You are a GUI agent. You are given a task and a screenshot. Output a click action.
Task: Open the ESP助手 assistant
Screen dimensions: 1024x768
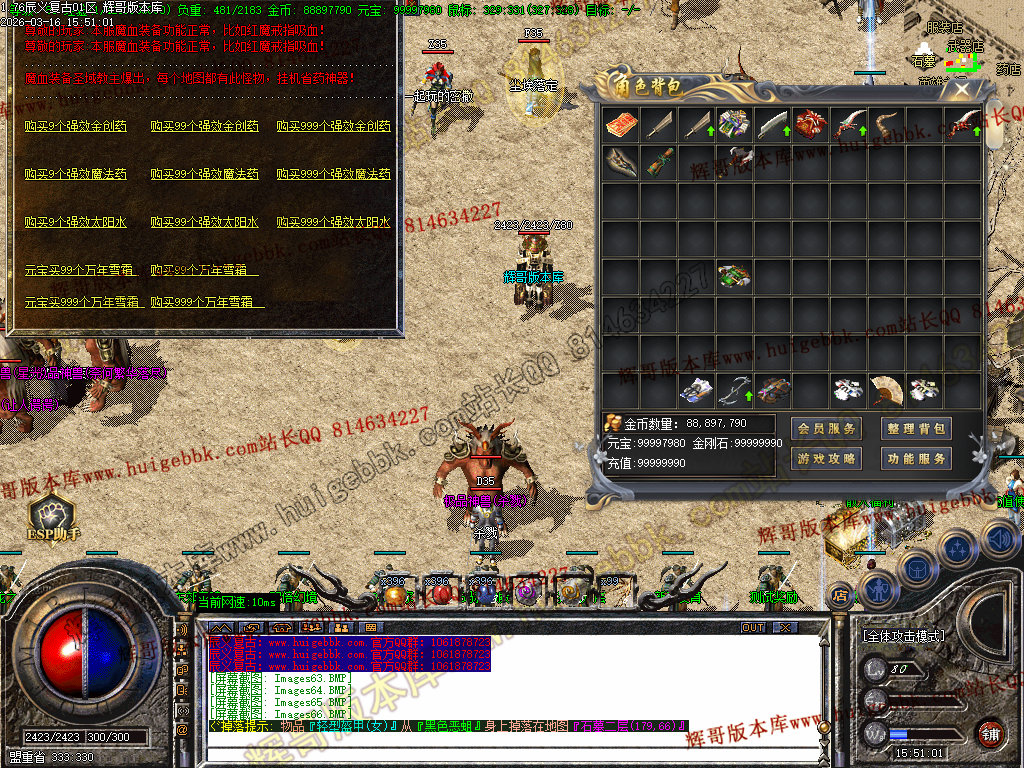[52, 518]
